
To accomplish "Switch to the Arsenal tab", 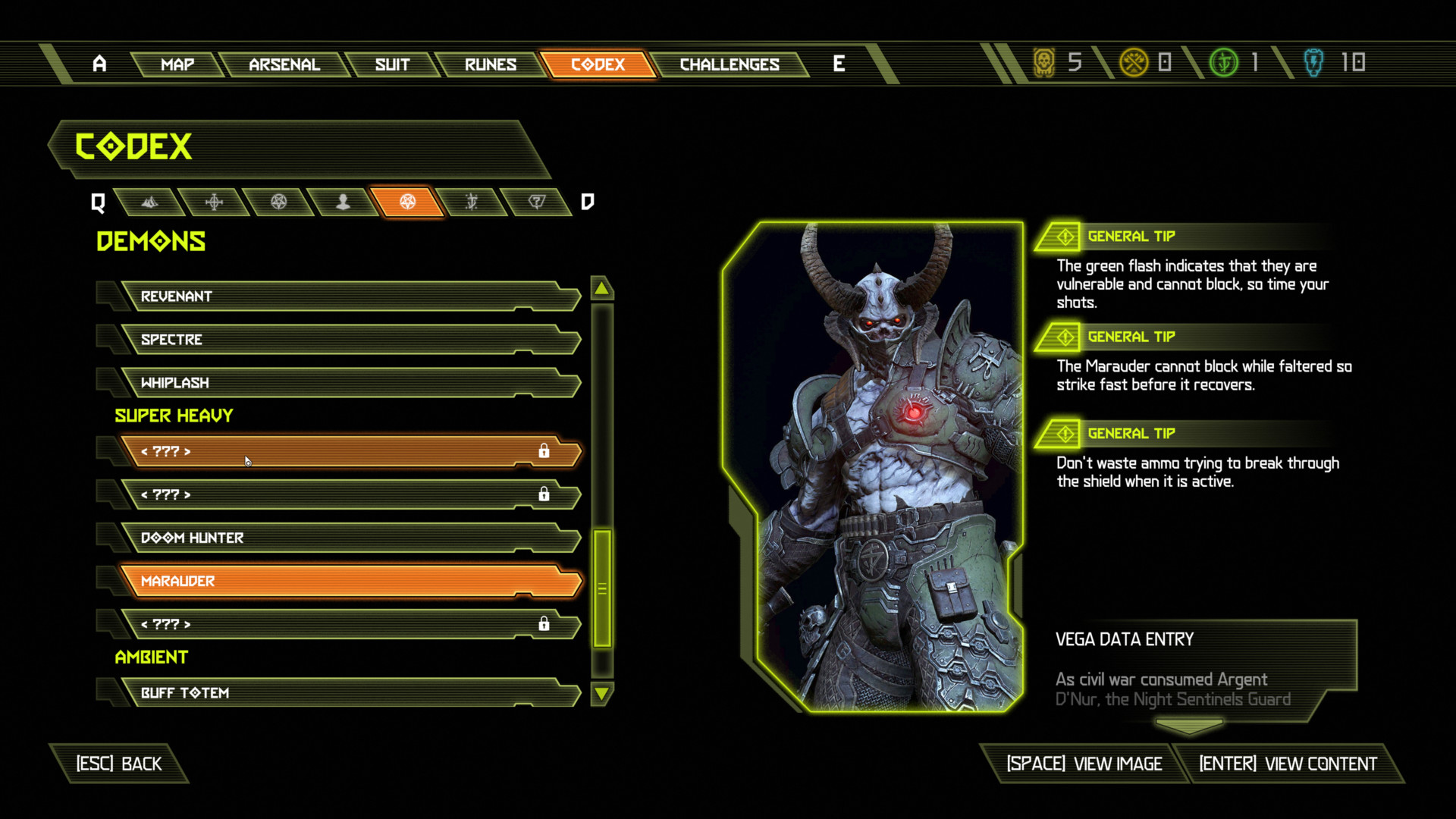I will 284,64.
